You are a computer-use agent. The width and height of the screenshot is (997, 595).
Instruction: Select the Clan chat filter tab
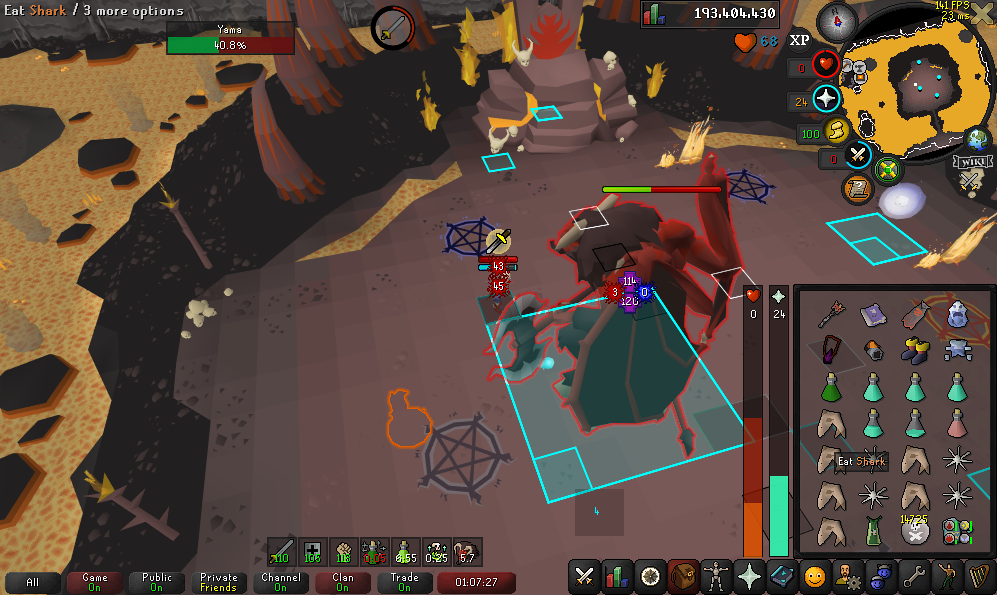343,582
